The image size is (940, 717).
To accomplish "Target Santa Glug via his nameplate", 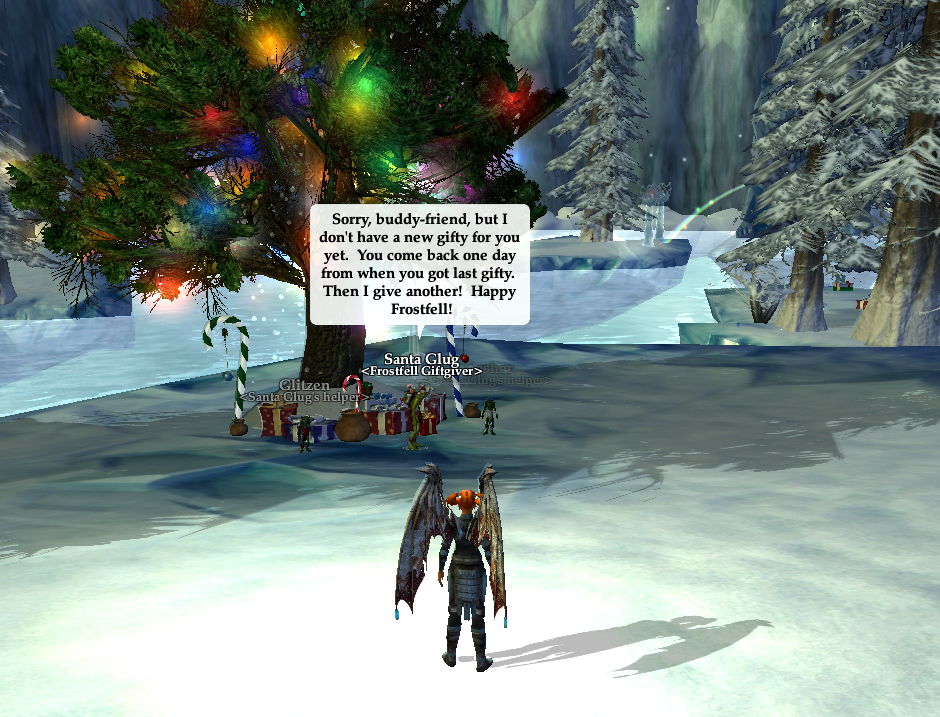I will pos(421,359).
